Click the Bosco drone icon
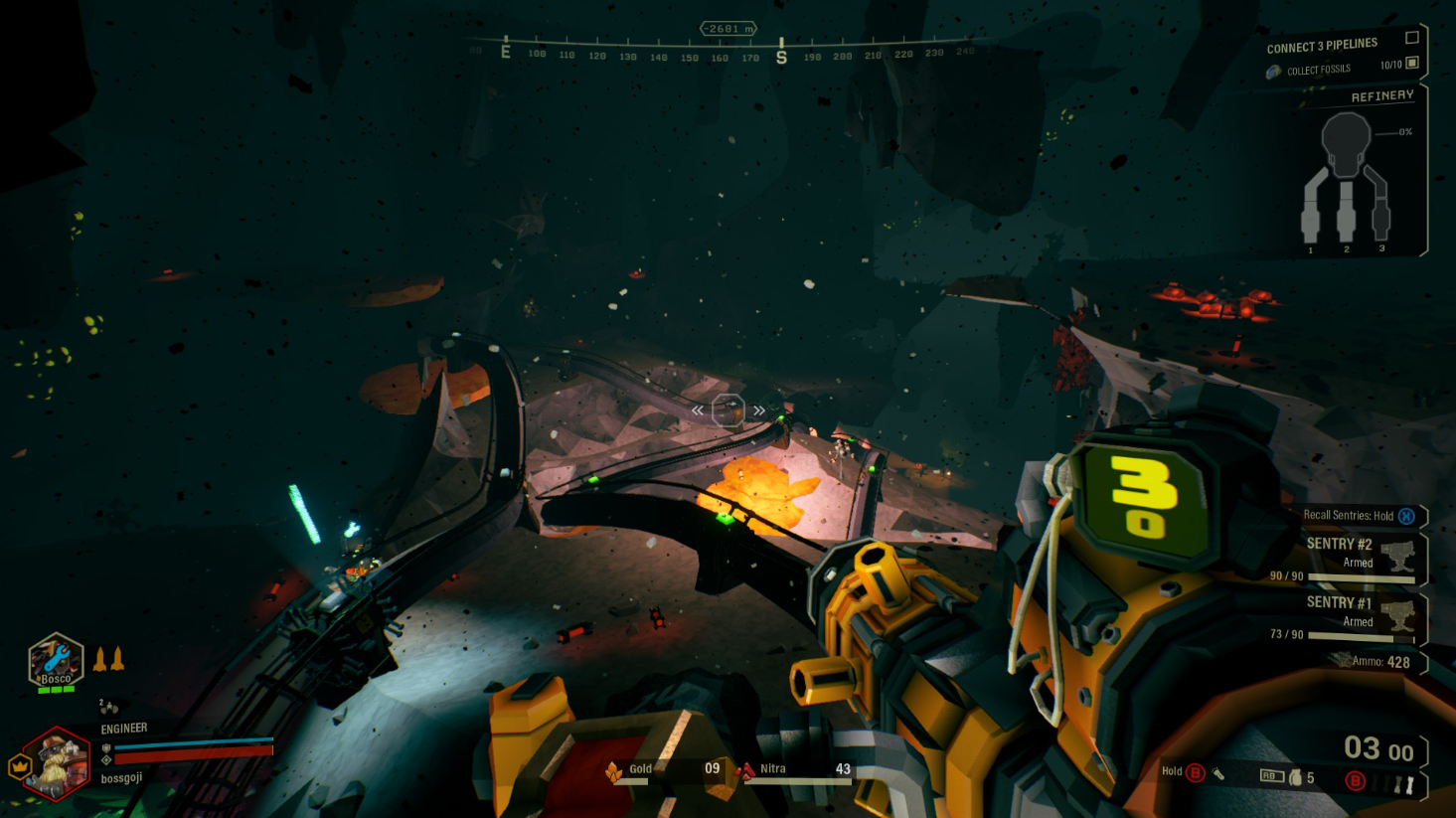1456x818 pixels. tap(56, 661)
